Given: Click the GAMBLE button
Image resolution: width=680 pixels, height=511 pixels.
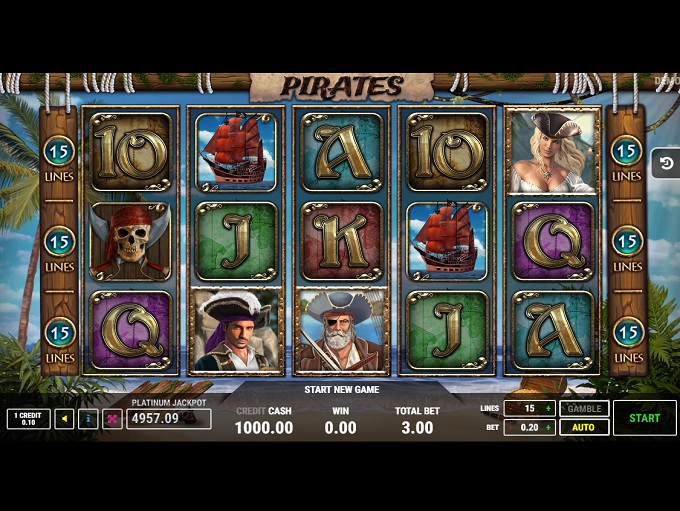Looking at the screenshot, I should pos(584,409).
